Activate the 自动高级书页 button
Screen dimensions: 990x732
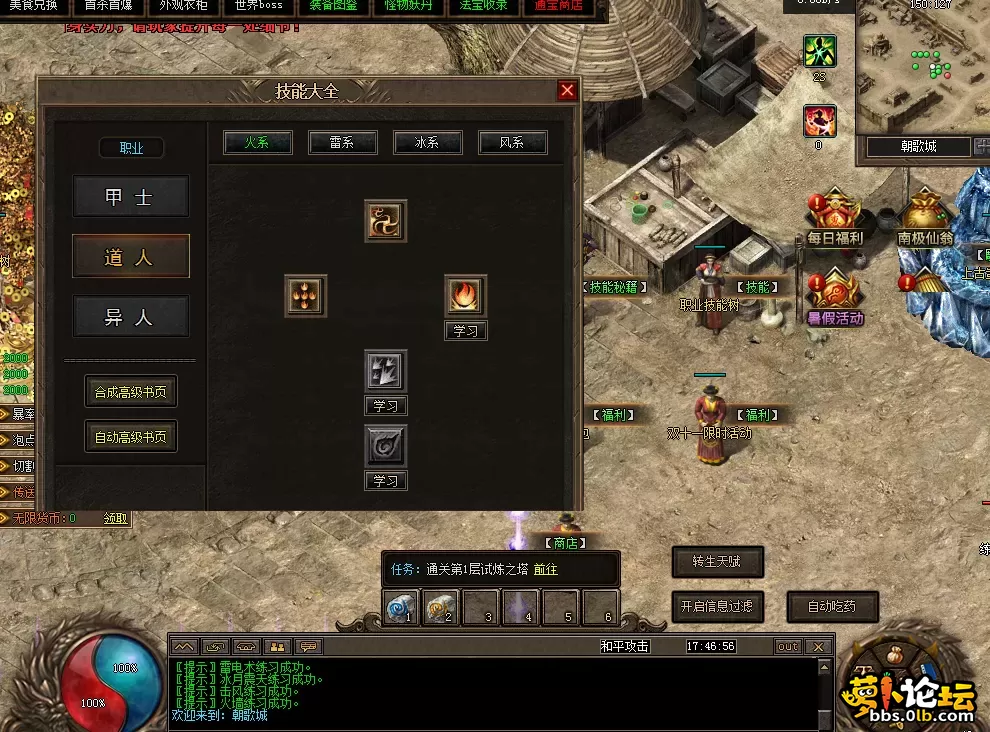pyautogui.click(x=130, y=436)
